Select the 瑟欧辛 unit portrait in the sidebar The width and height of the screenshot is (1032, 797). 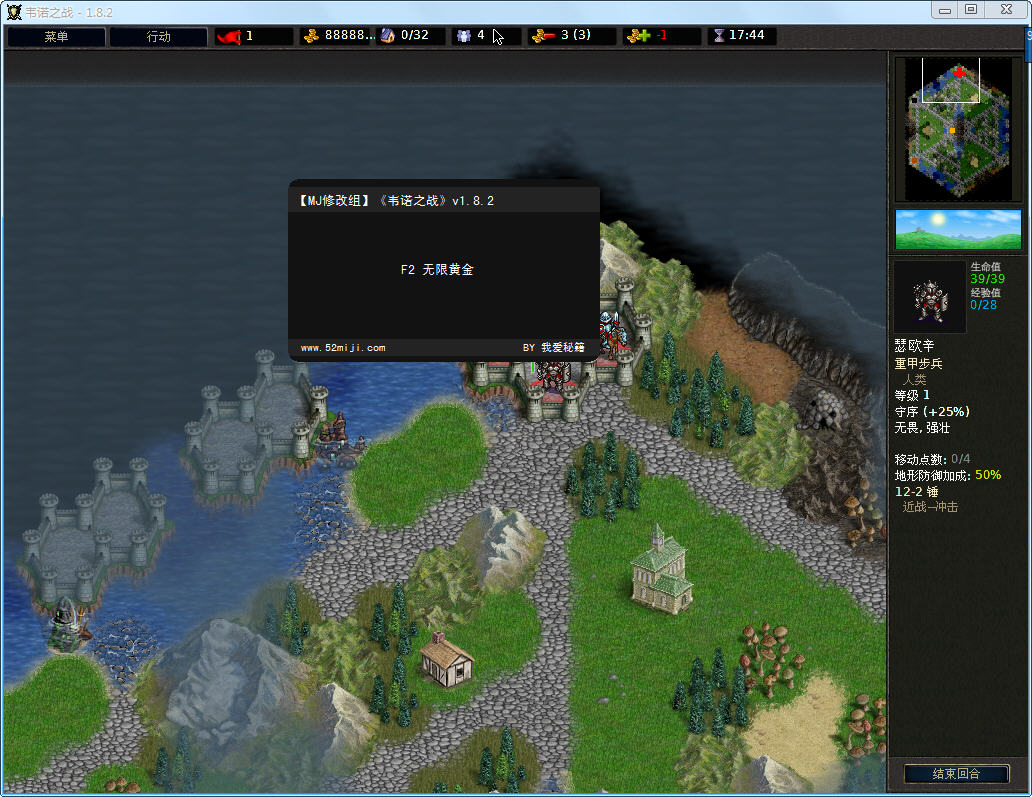click(930, 297)
